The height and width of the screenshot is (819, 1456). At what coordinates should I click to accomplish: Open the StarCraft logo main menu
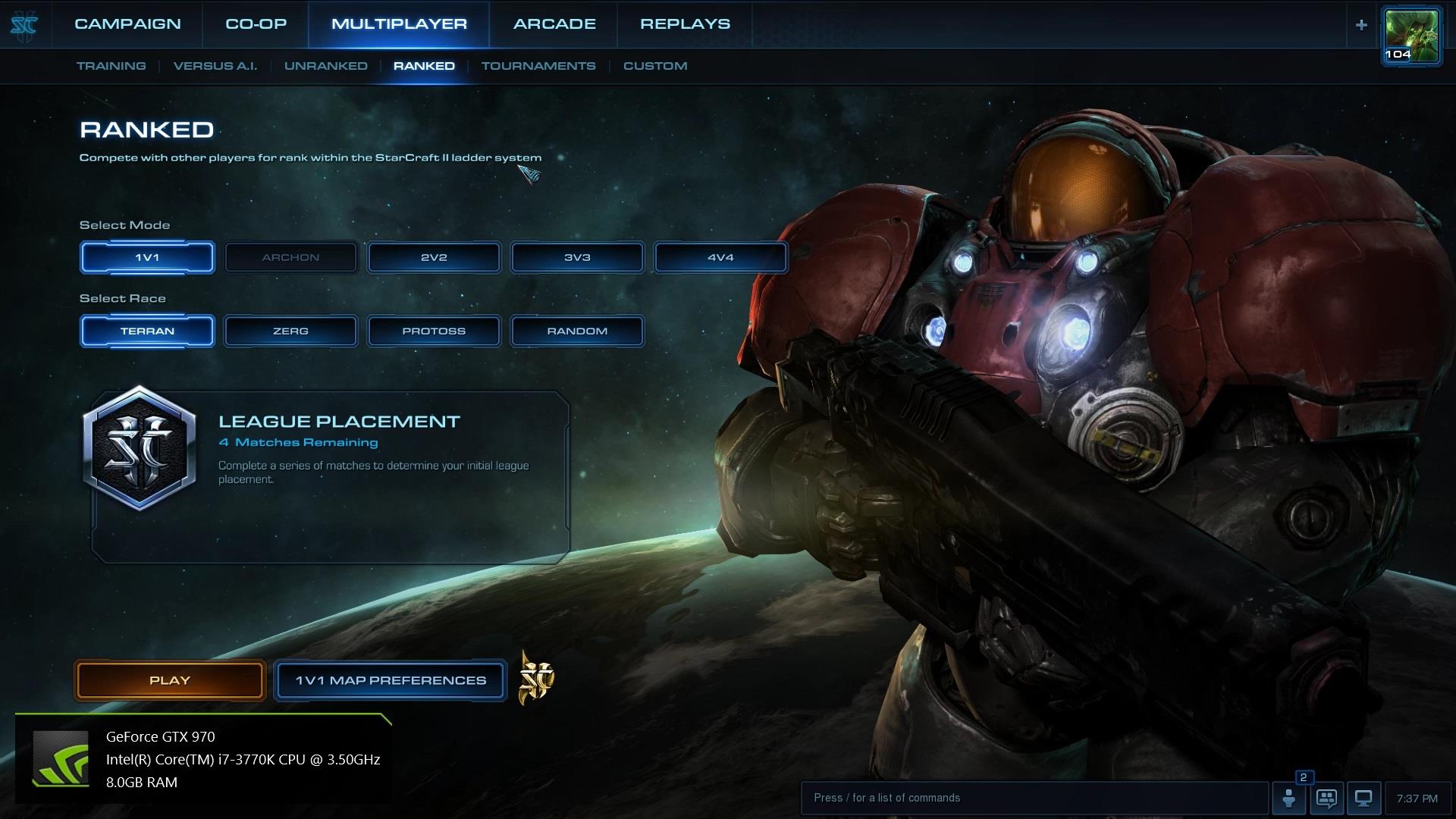coord(24,25)
